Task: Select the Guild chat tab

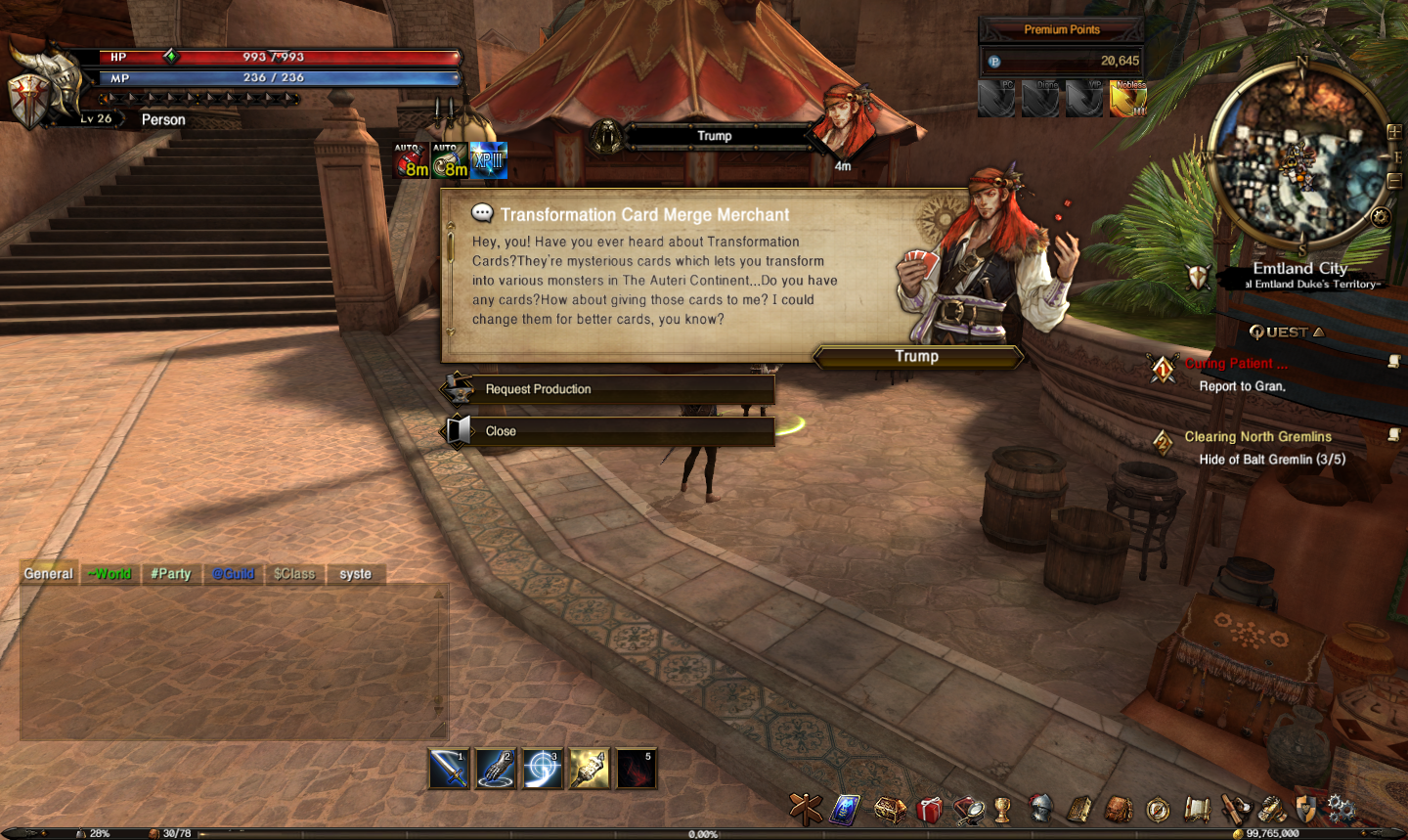Action: 234,574
